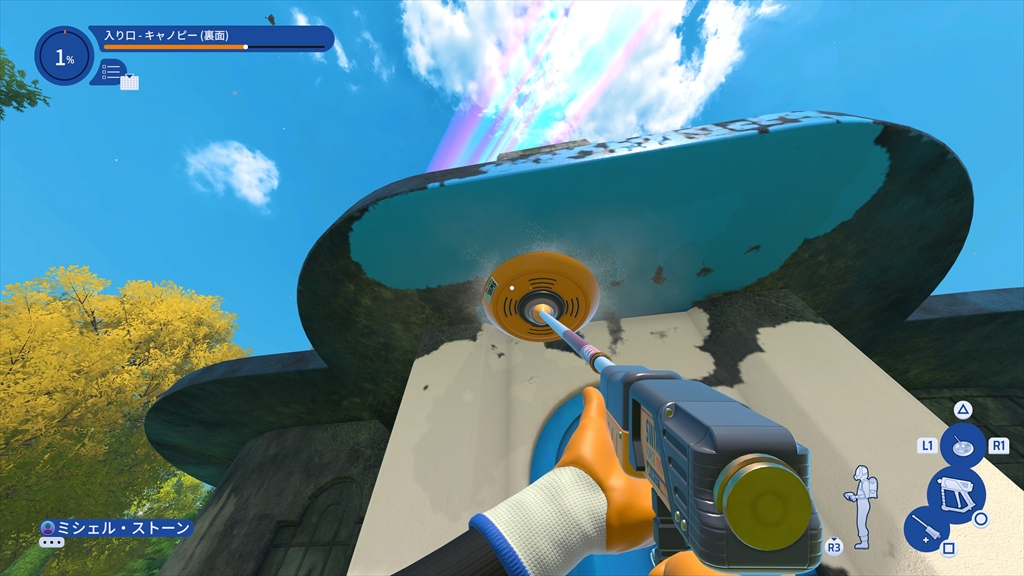Click the three-dot chat bubble
Screen dimensions: 1024x576
(x=52, y=542)
